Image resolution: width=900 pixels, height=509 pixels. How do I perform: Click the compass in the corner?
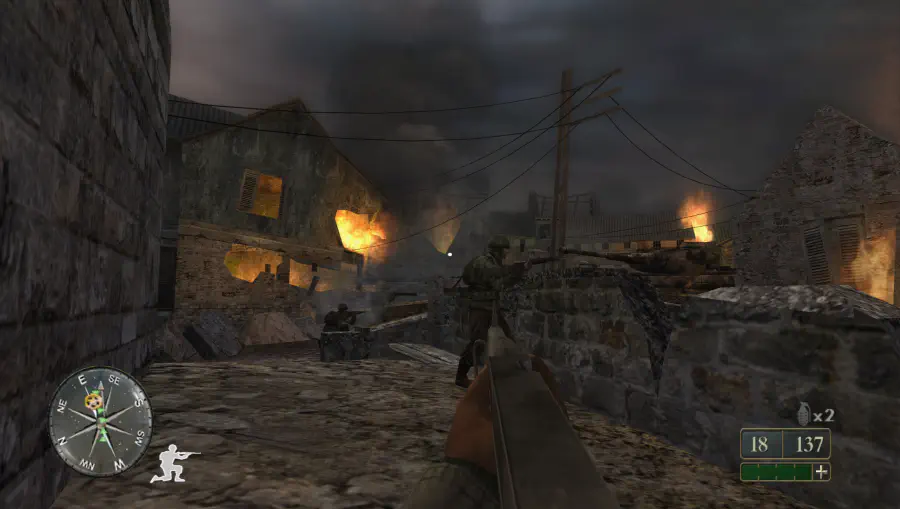tap(100, 422)
